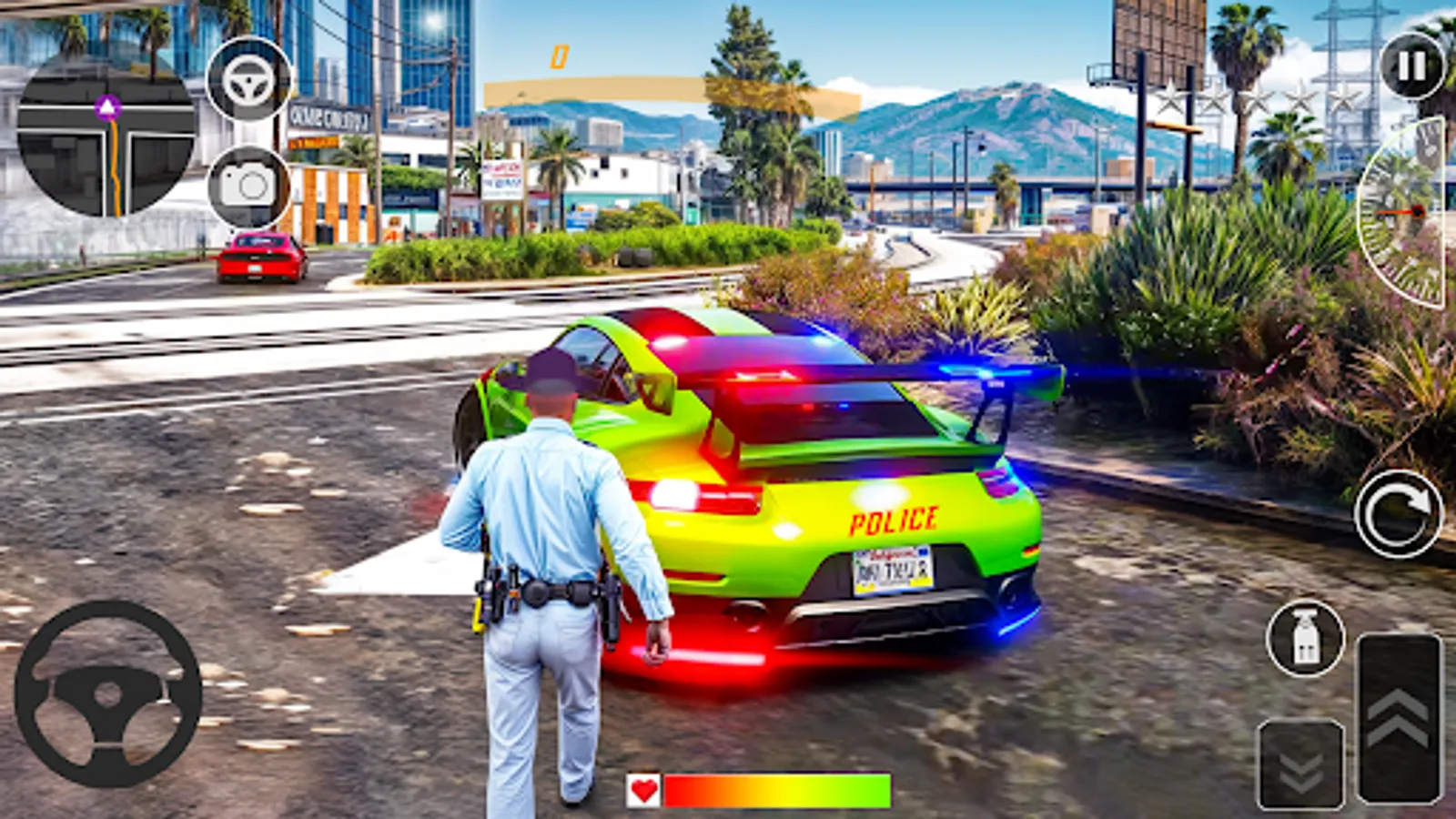Tap the POLICE text on the car
The image size is (1456, 819).
coord(894,521)
